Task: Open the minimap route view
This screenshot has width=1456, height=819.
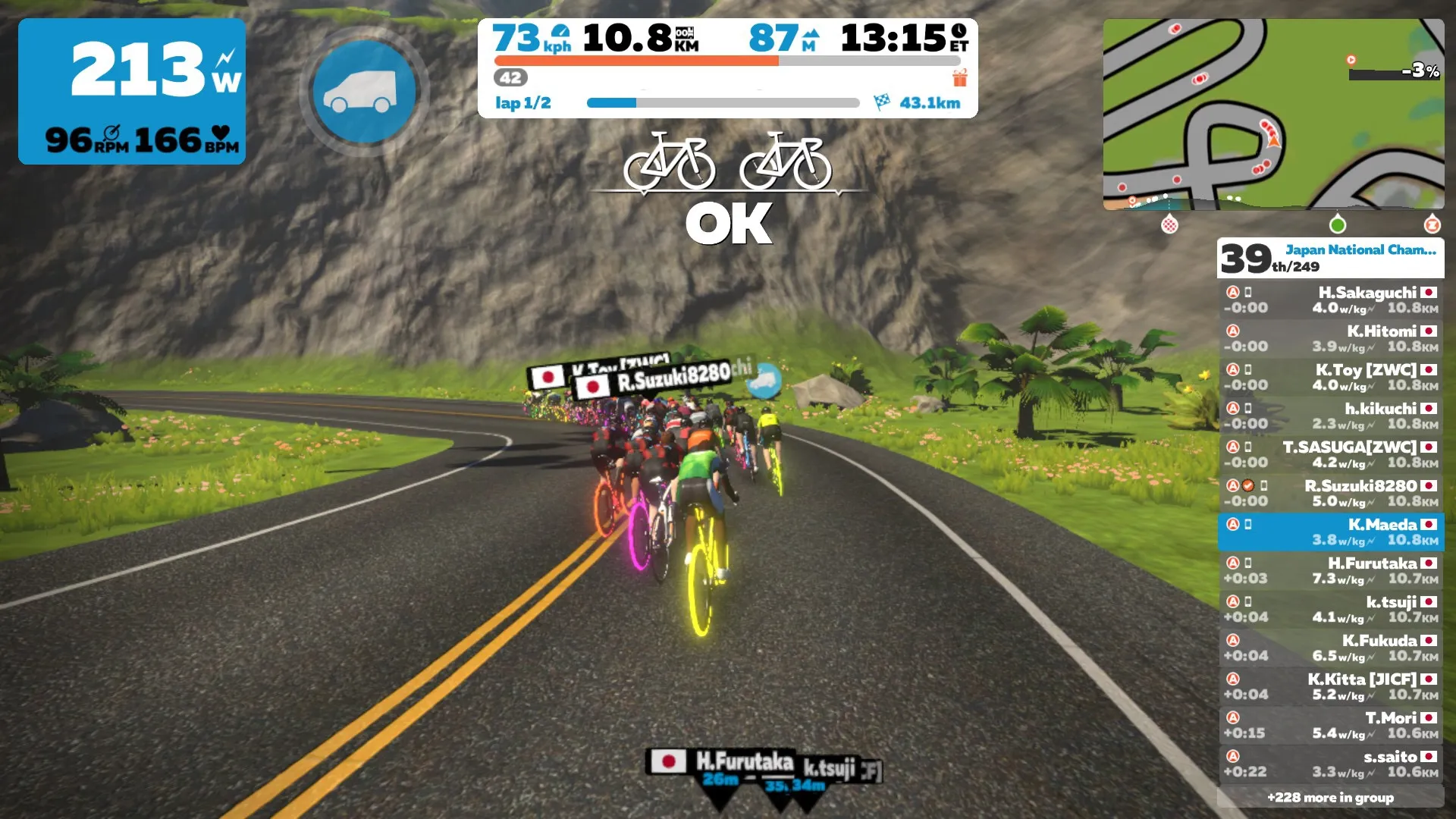Action: click(x=1272, y=114)
